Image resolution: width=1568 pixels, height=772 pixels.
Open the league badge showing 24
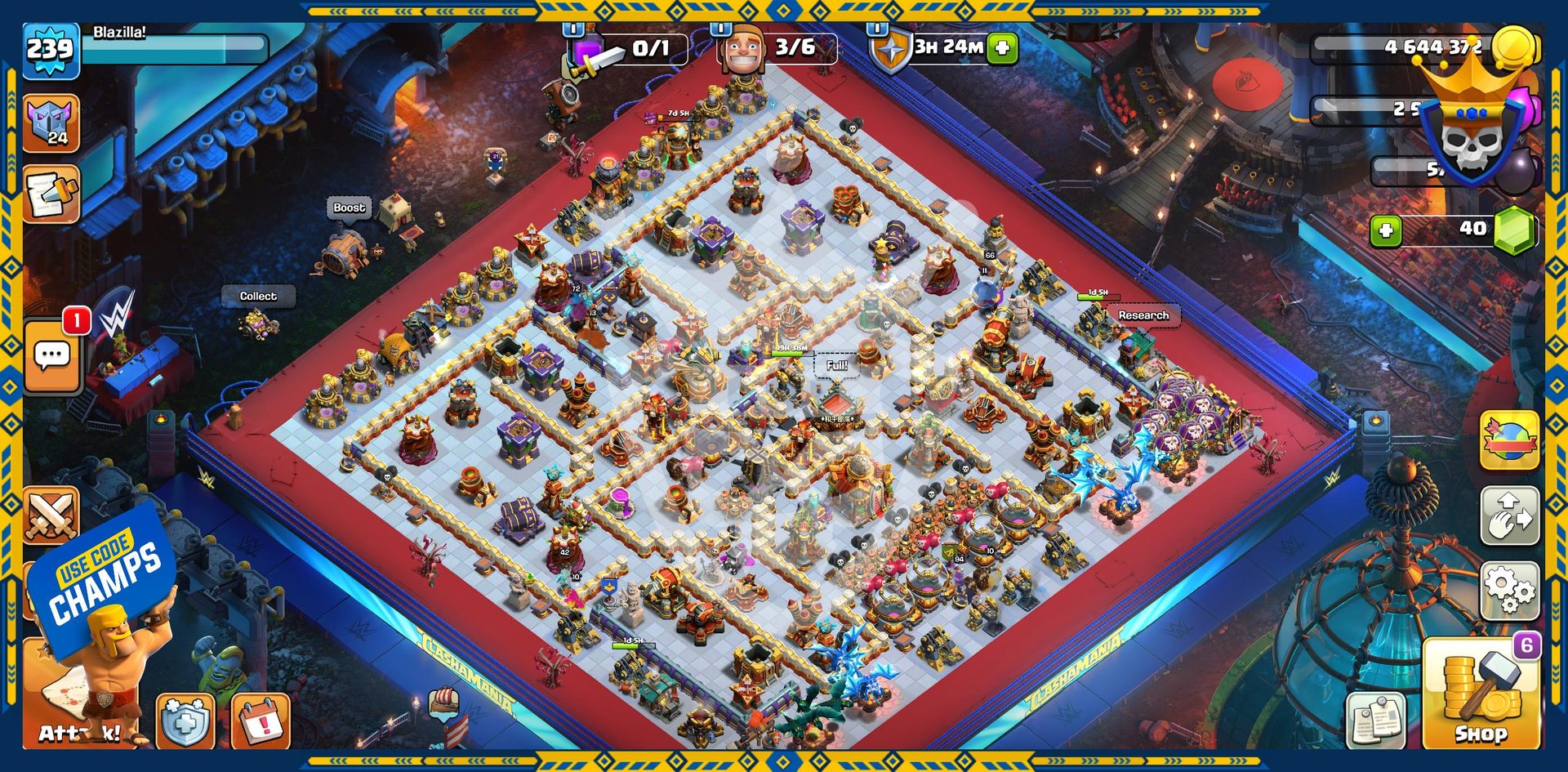(x=51, y=123)
